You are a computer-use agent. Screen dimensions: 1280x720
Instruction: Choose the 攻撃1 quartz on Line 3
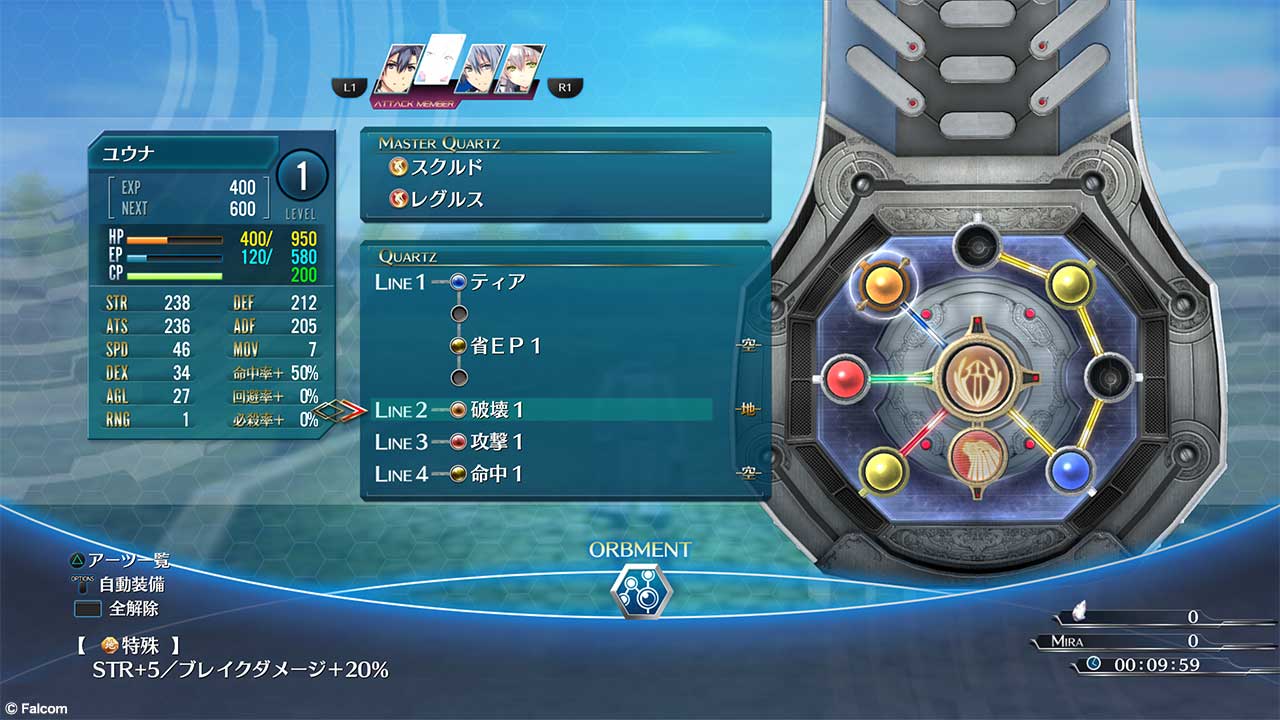tap(497, 442)
